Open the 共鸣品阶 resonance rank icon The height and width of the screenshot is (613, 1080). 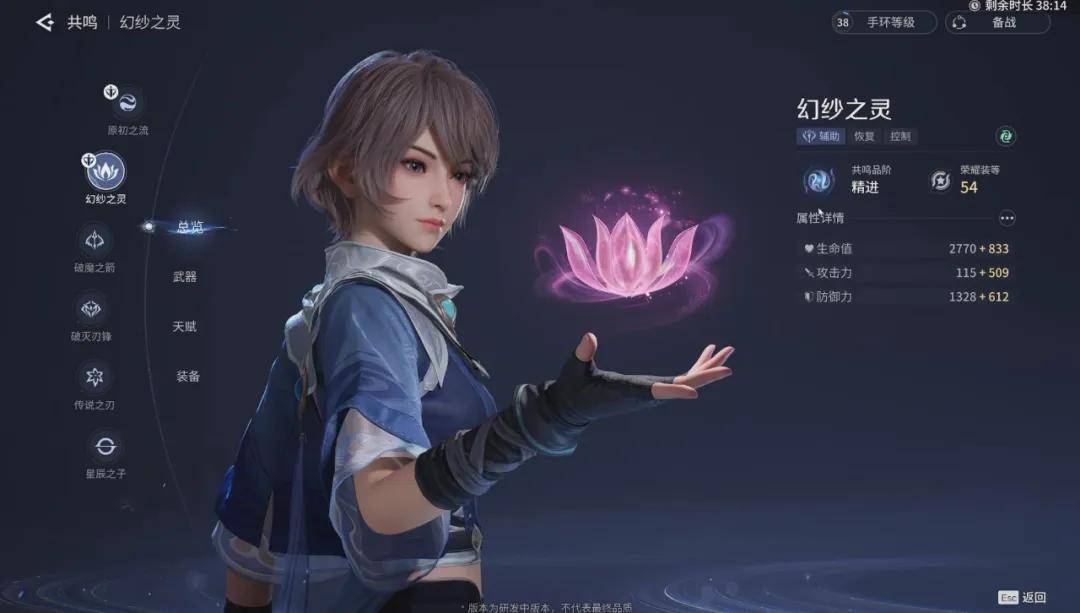click(819, 180)
